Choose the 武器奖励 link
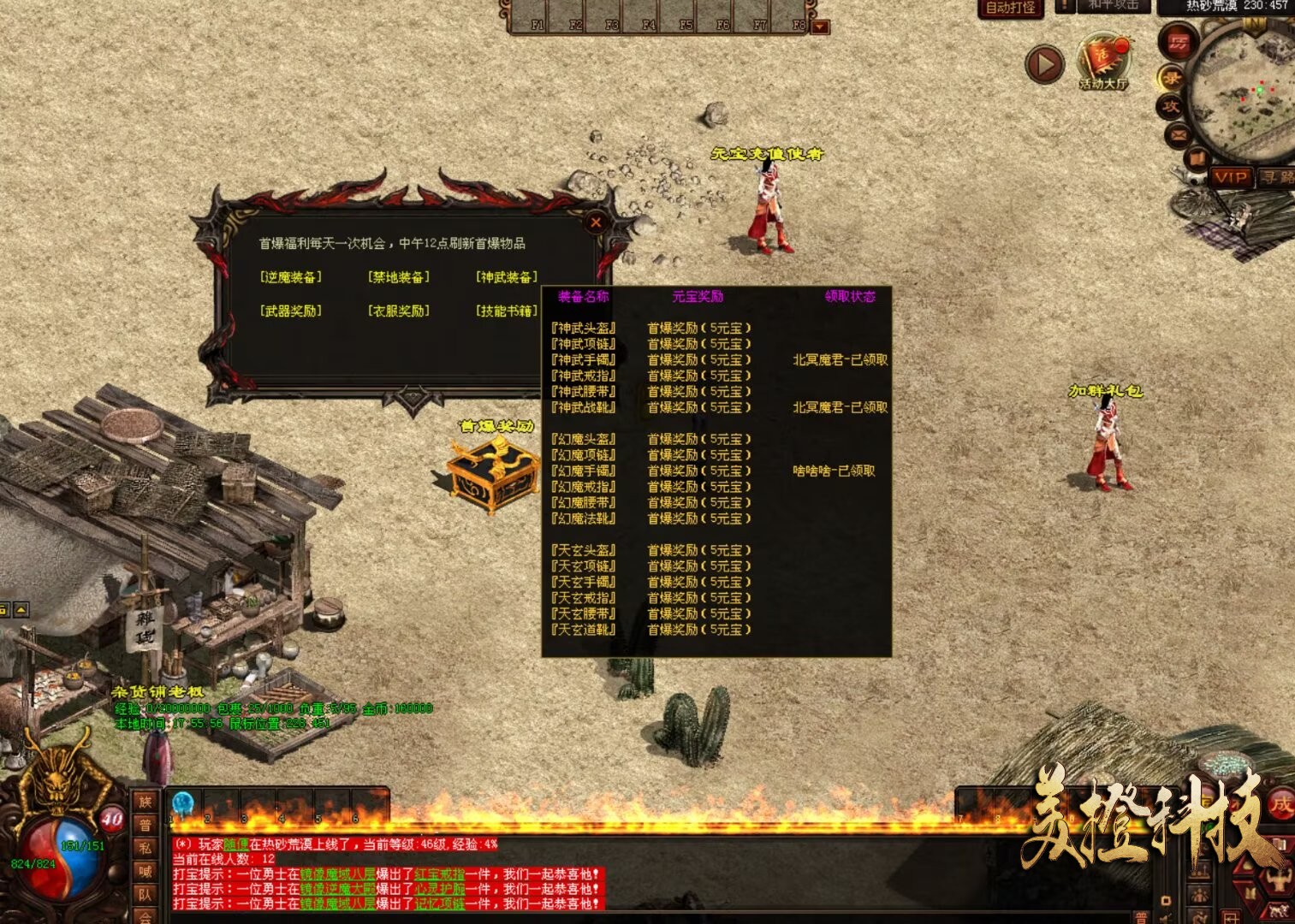Viewport: 1295px width, 924px height. (291, 311)
